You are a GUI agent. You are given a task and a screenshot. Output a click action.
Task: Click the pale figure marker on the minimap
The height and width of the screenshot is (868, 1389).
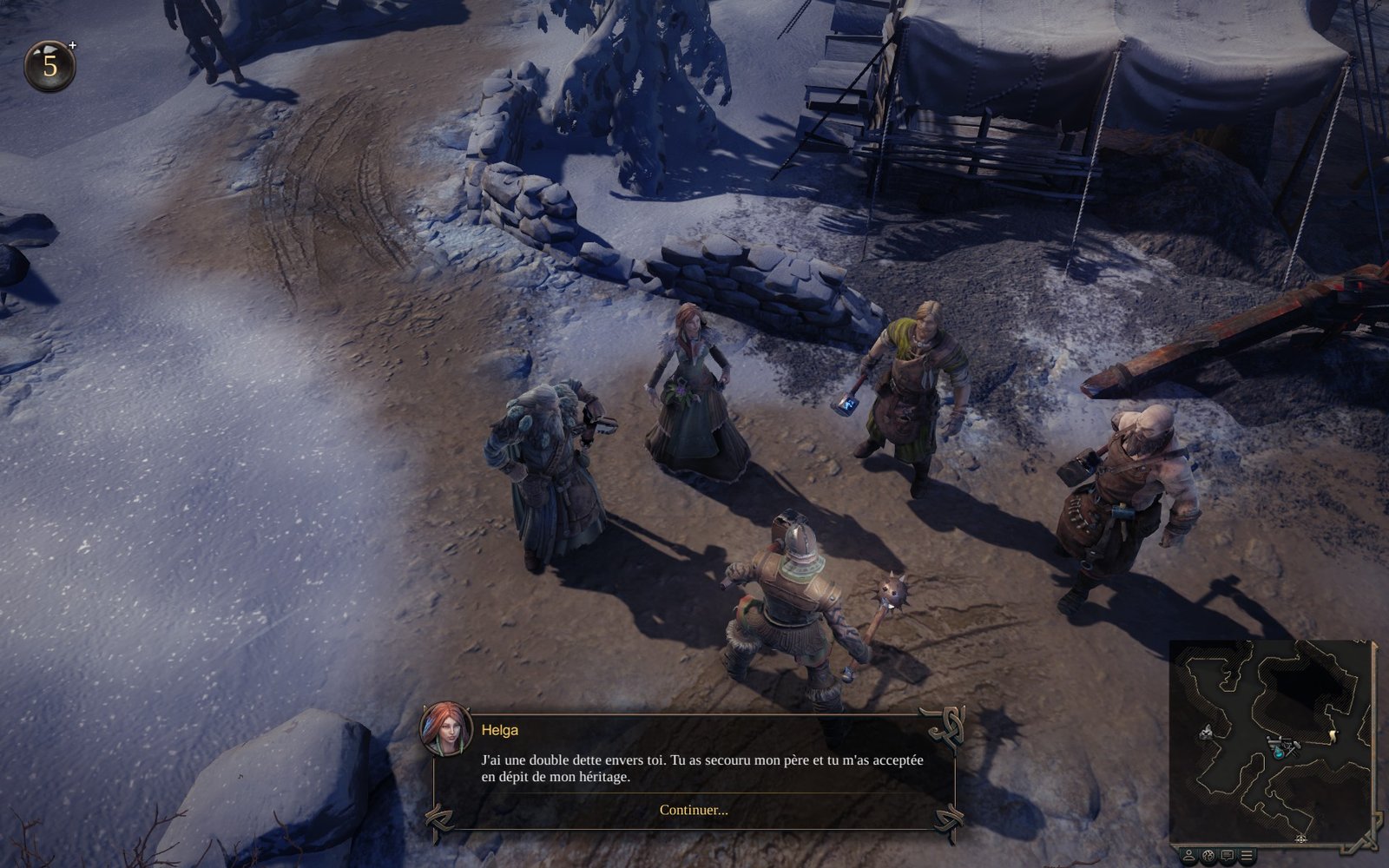(1333, 737)
